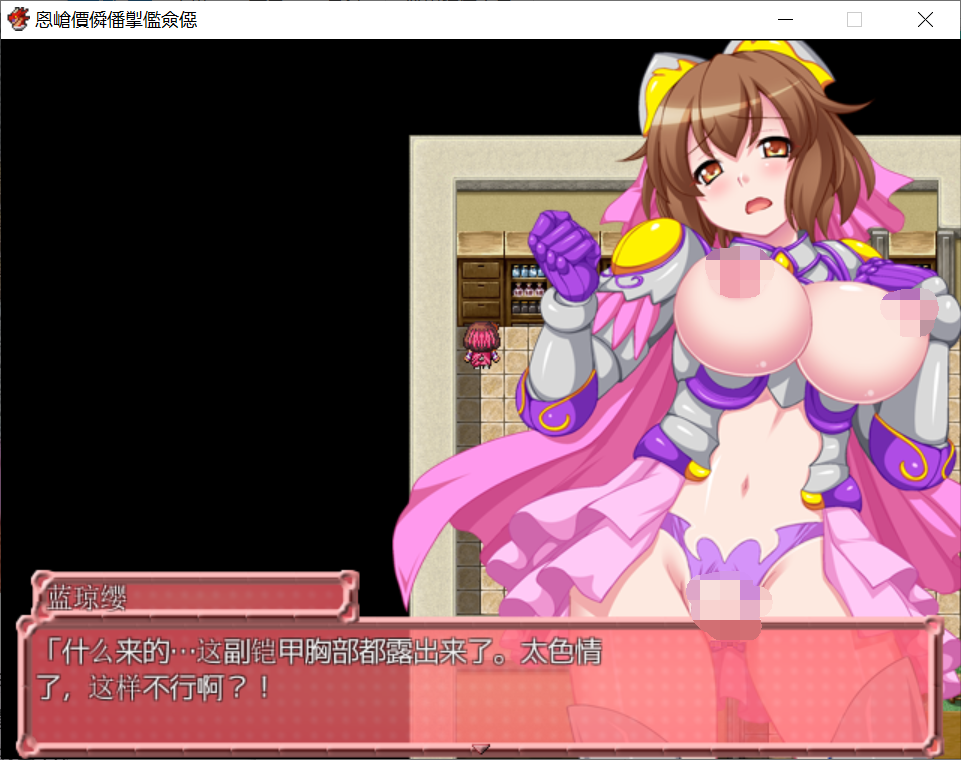This screenshot has width=961, height=760.
Task: Maximize the game window
Action: coord(855,19)
